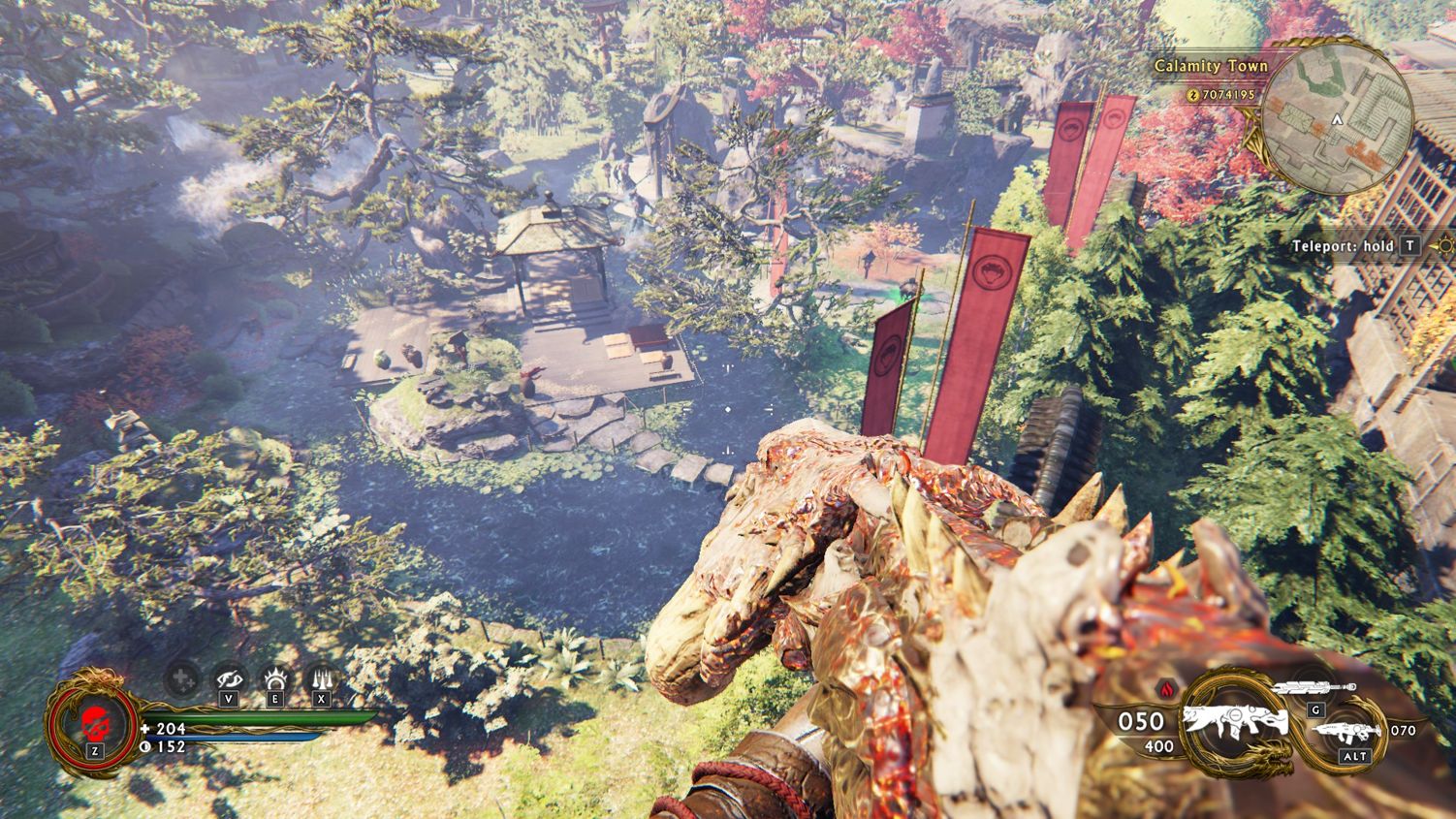Select the greyed-out healing plus ability

pyautogui.click(x=182, y=678)
